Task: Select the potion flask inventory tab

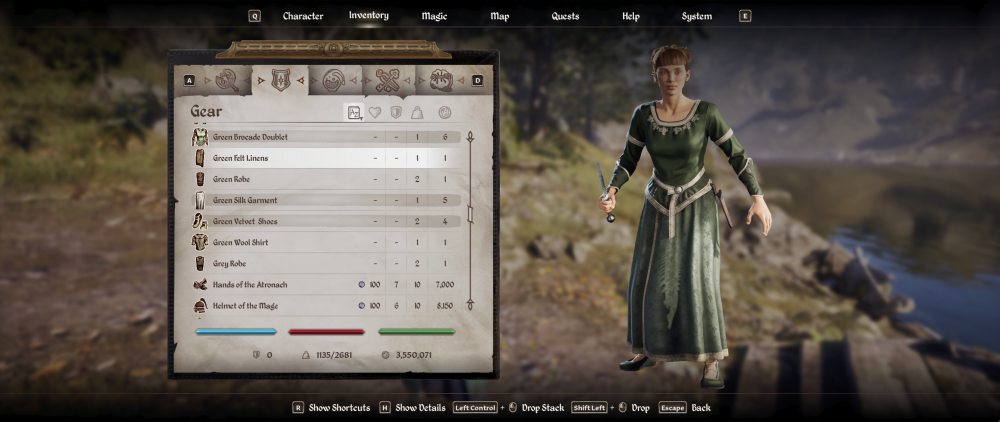Action: tap(334, 80)
